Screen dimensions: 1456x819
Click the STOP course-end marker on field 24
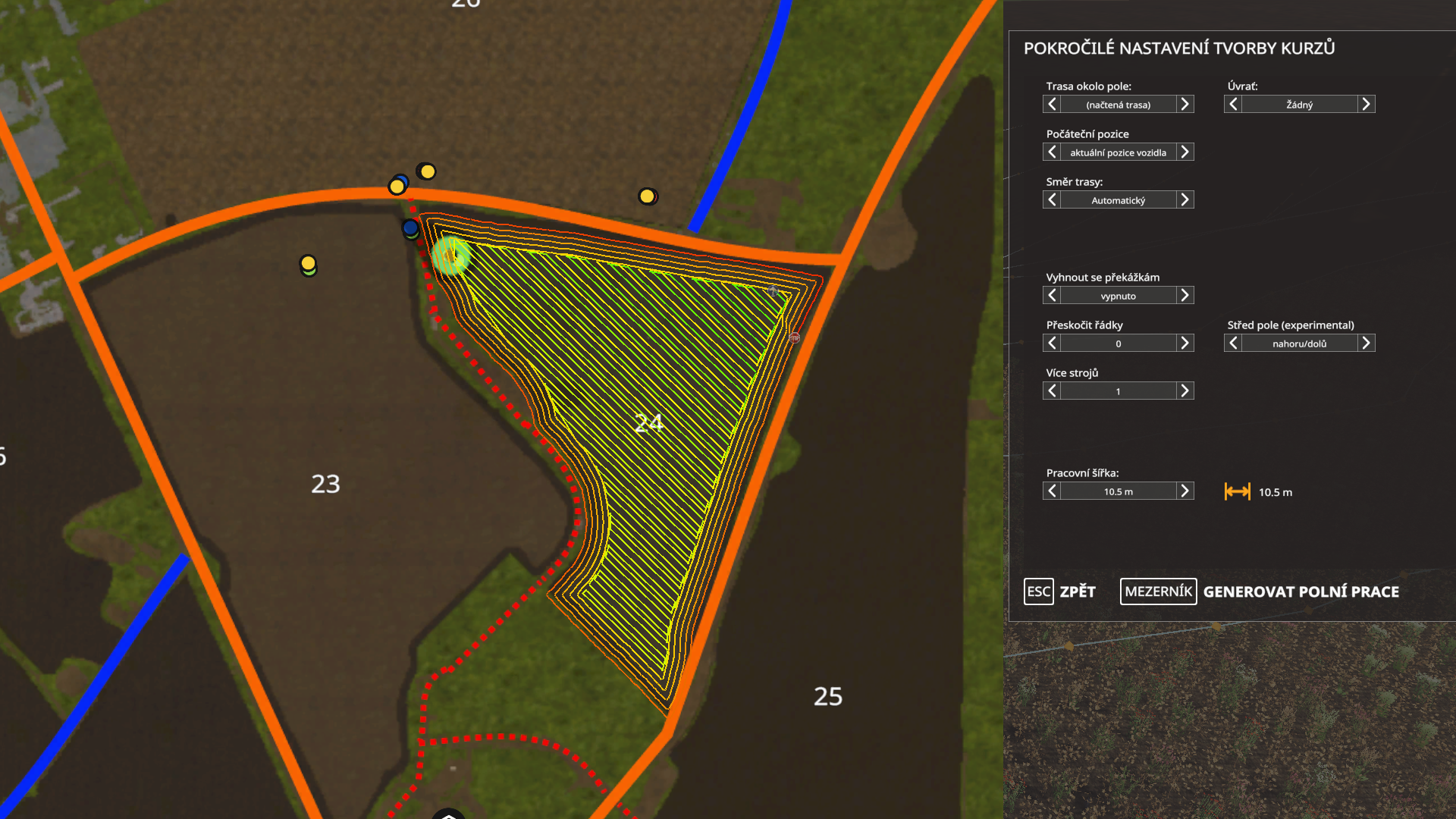pos(795,337)
